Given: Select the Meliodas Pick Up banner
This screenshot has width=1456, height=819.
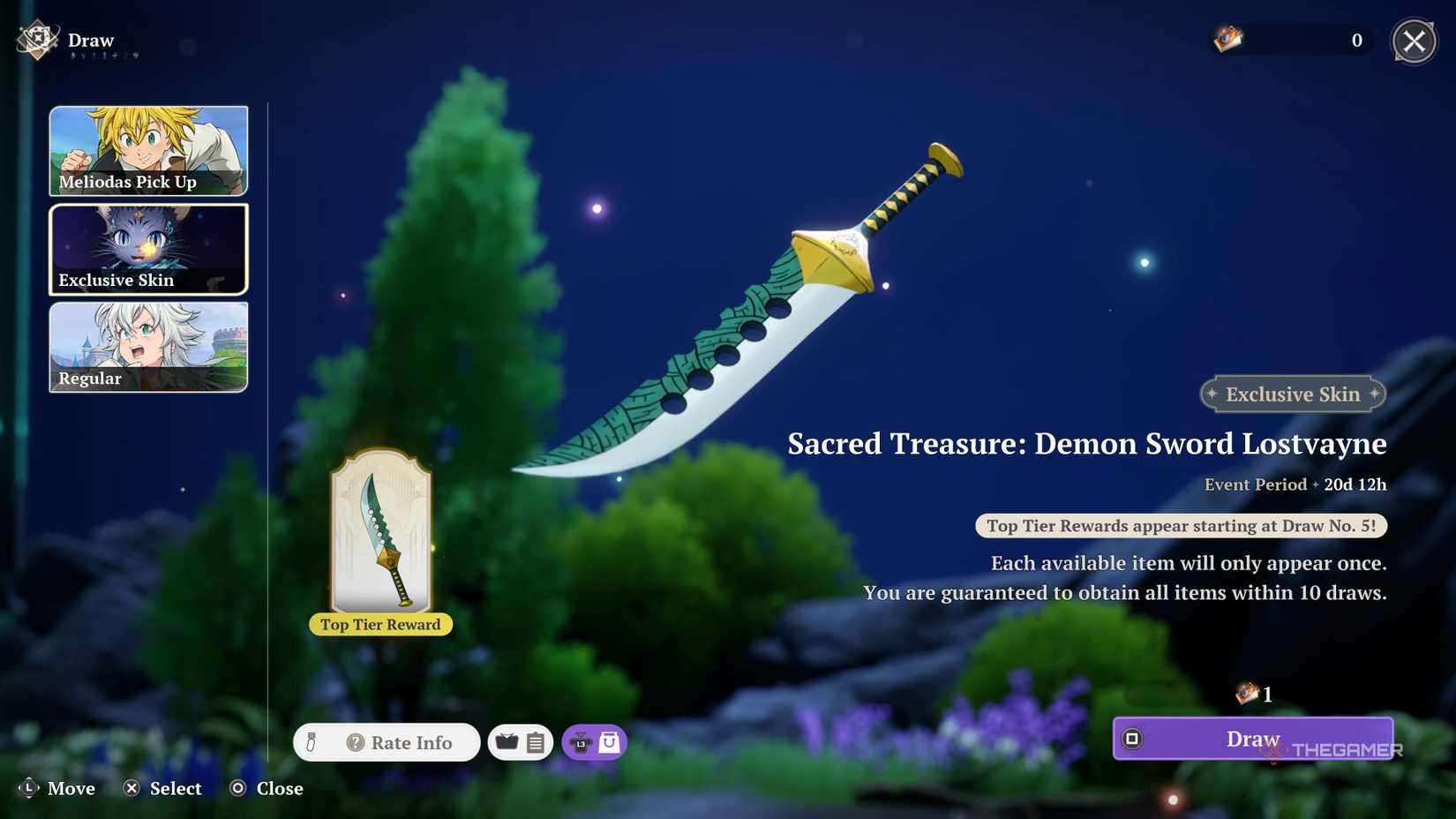Looking at the screenshot, I should (148, 150).
